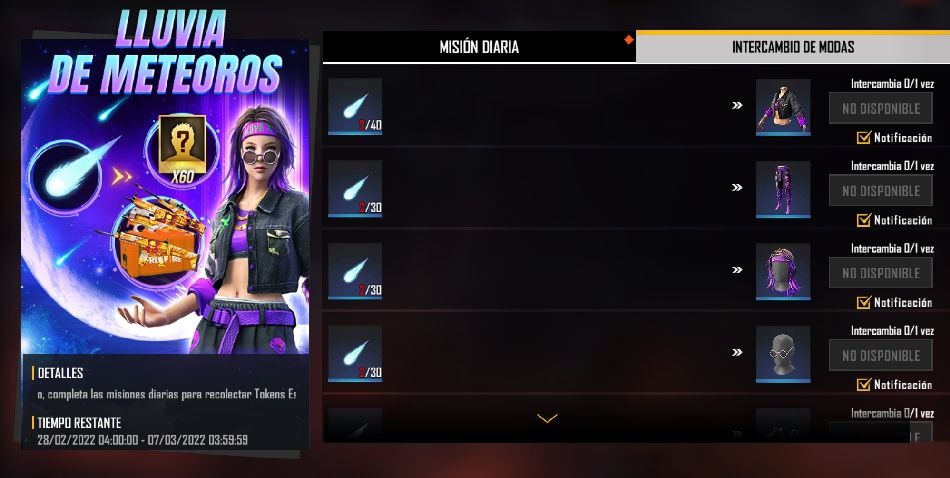Toggle Notificación checkbox for the glasses reward
This screenshot has height=478, width=950.
point(863,384)
